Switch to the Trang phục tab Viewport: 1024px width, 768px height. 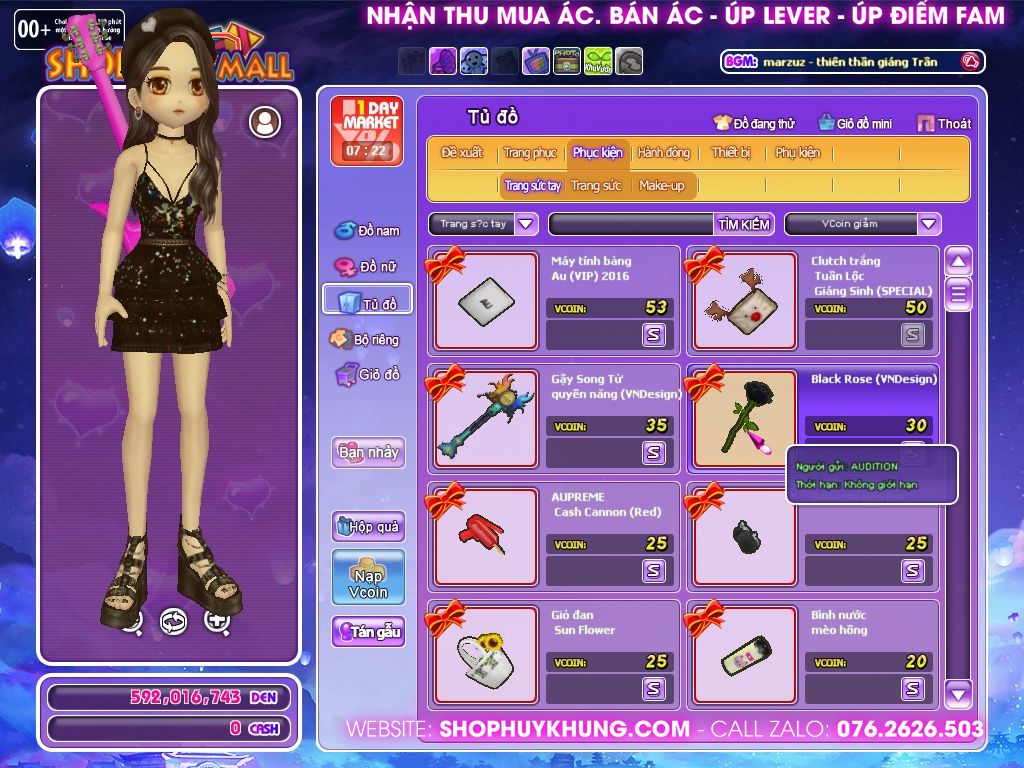click(530, 153)
